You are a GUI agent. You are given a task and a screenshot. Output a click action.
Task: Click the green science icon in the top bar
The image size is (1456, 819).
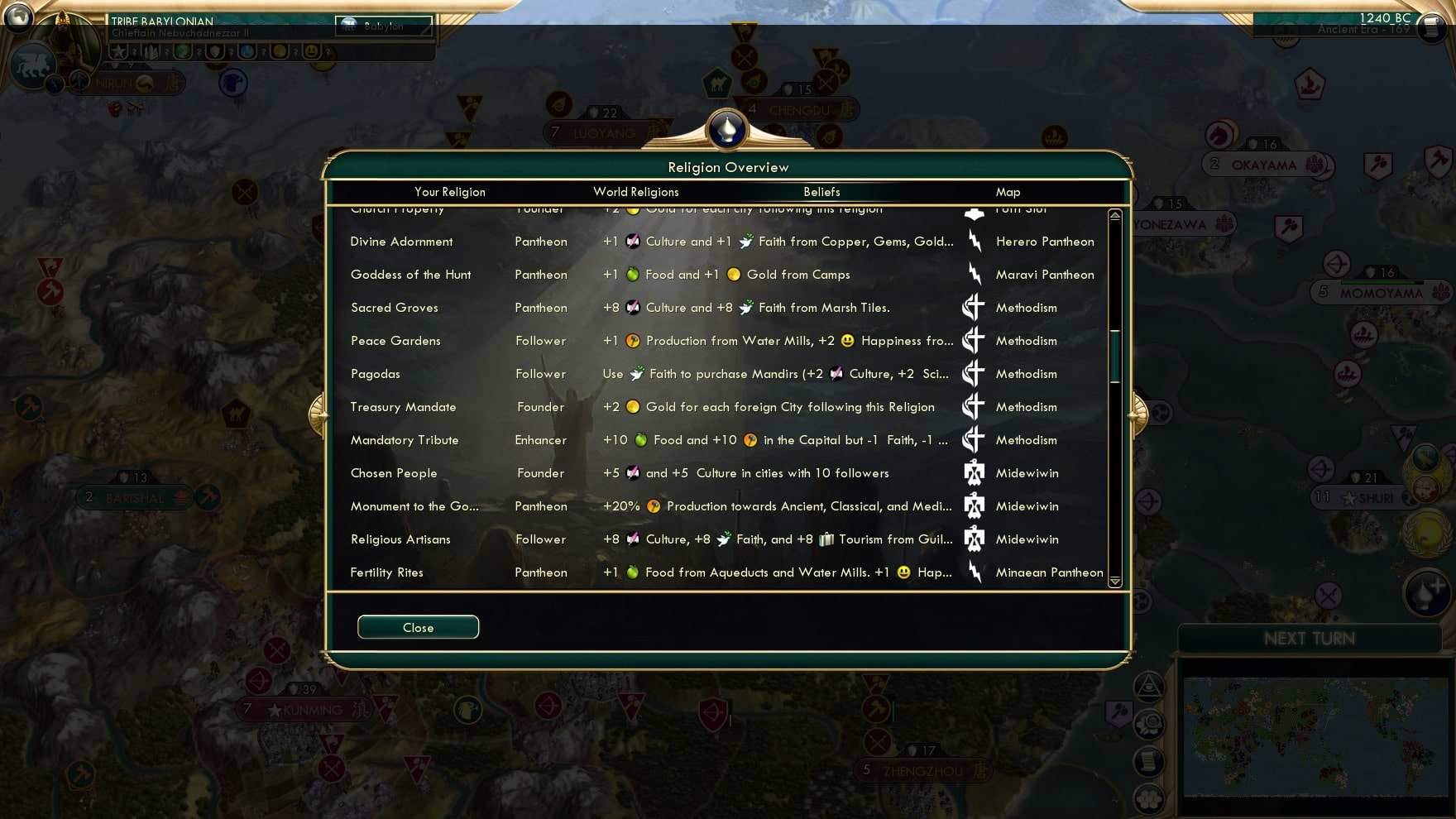tap(183, 52)
